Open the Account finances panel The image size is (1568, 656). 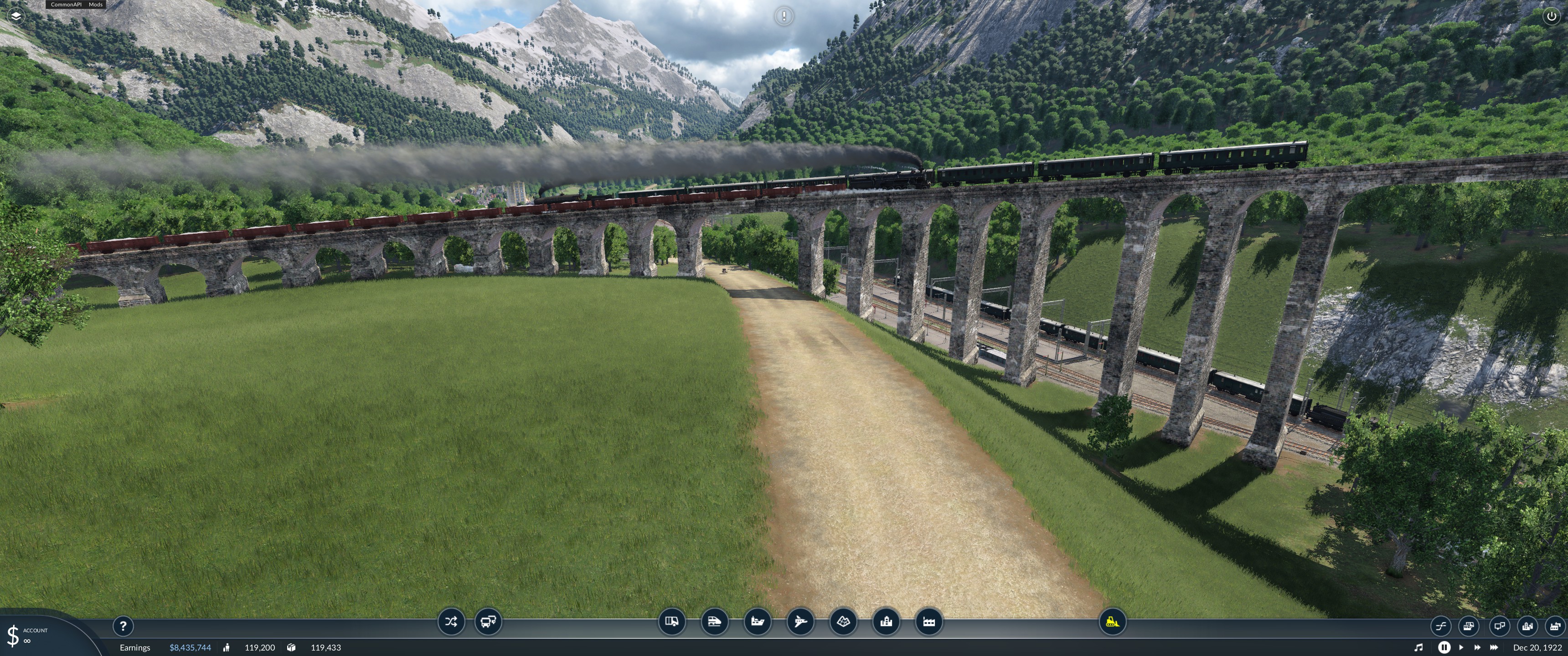tap(27, 635)
